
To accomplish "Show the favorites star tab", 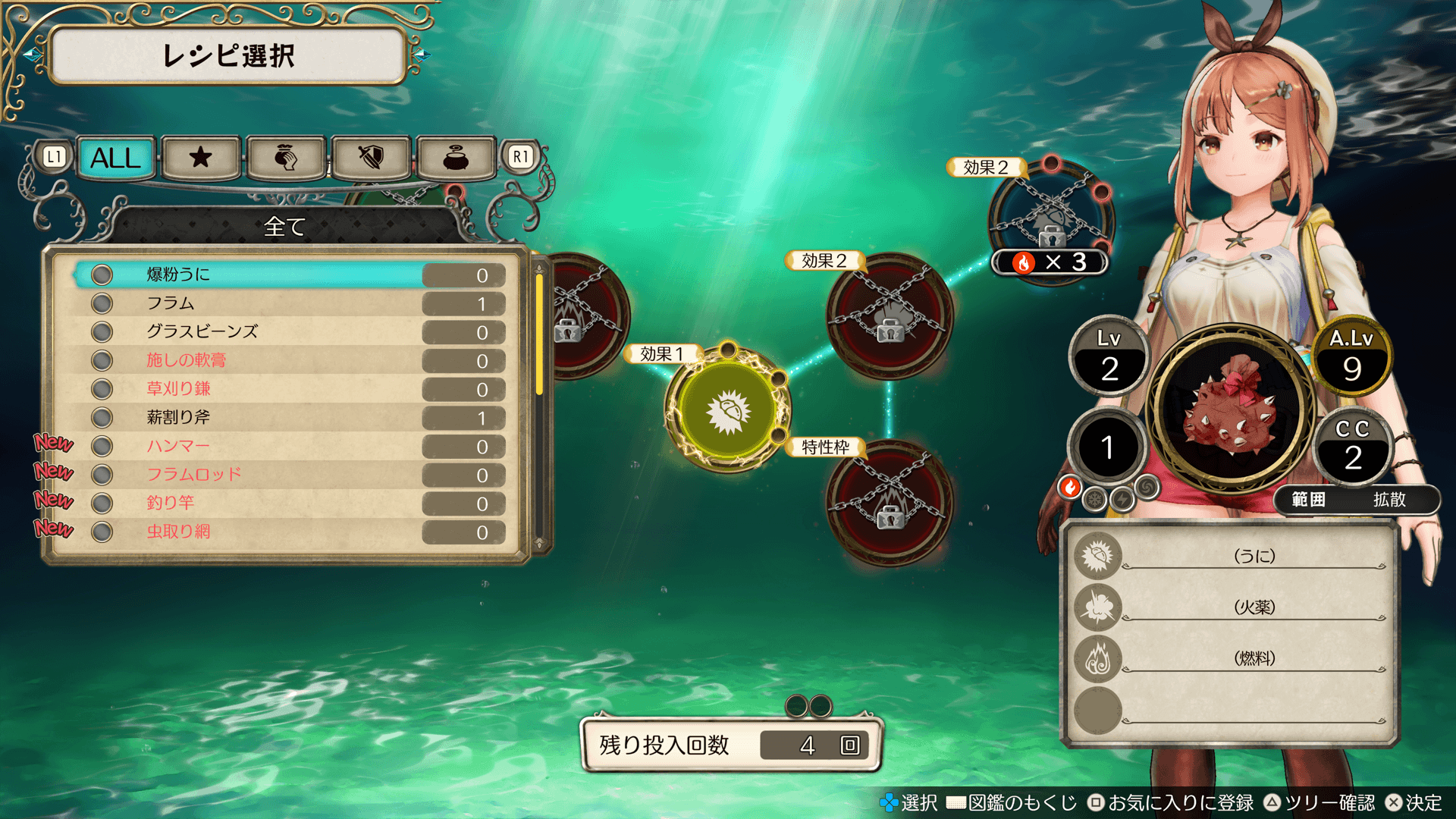I will point(201,158).
